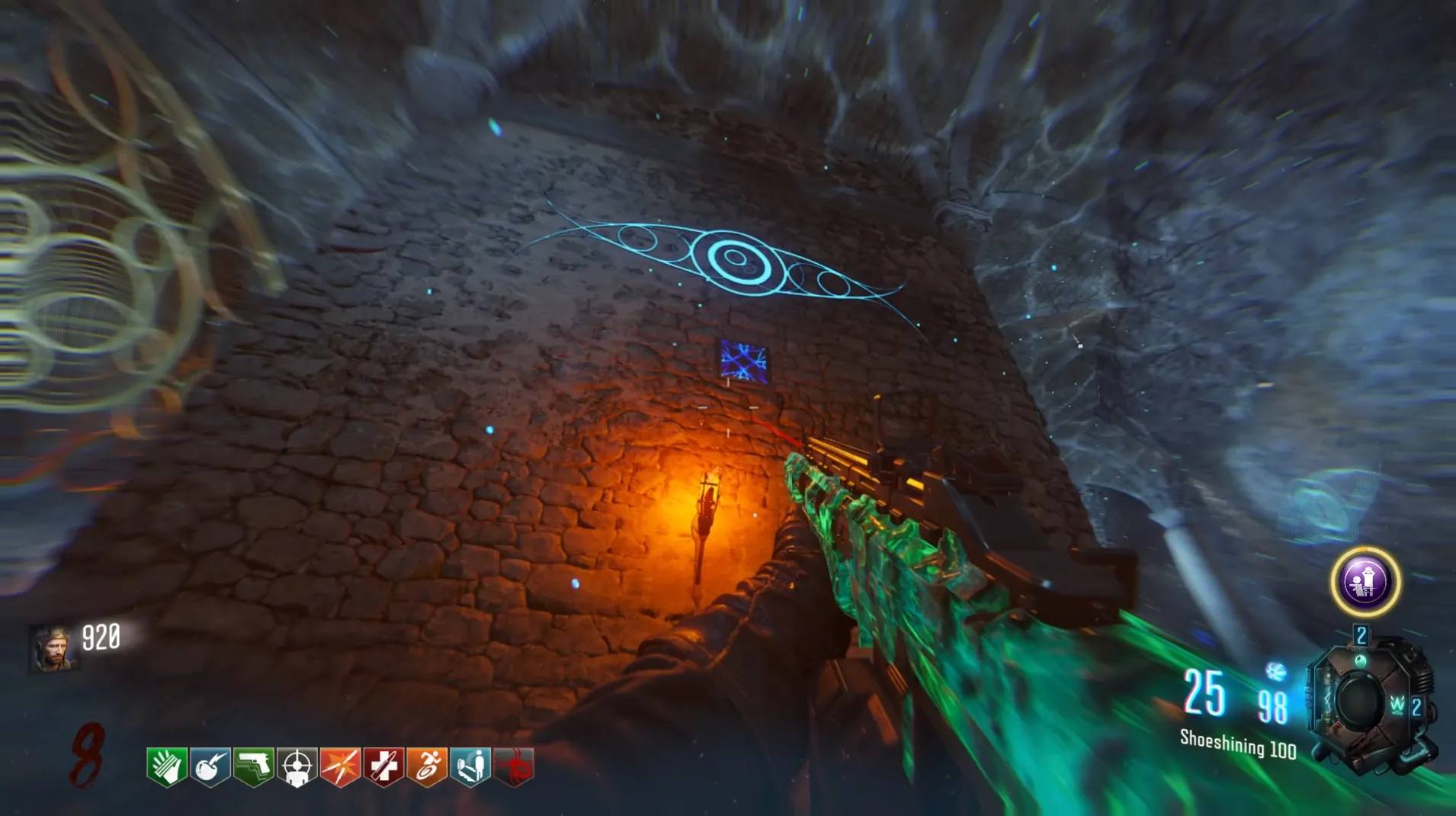The width and height of the screenshot is (1456, 816).
Task: Select the blue grenade icon above ammo
Action: 1275,671
